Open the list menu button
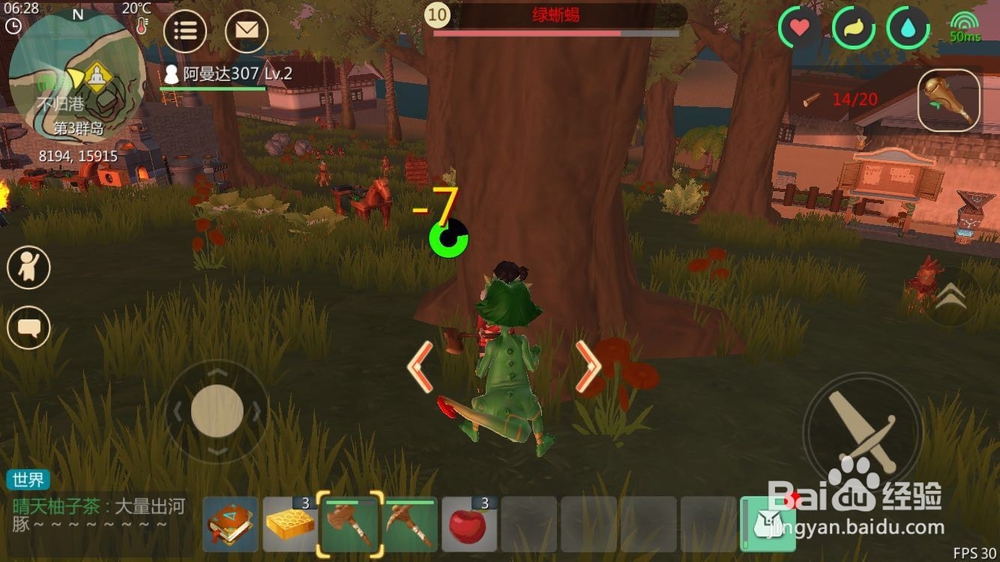1000x562 pixels. click(184, 30)
